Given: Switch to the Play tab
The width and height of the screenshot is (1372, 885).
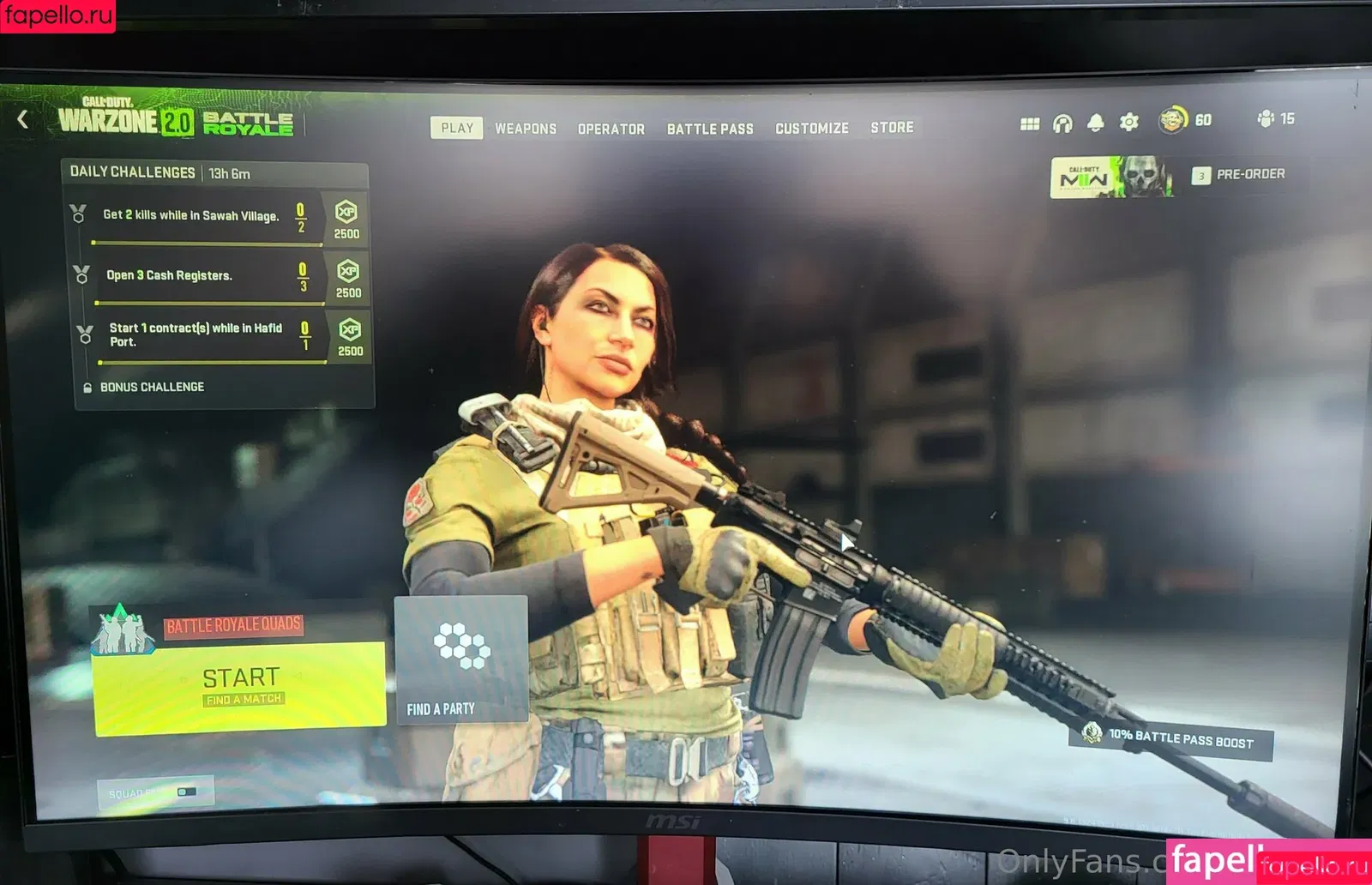Looking at the screenshot, I should 456,128.
